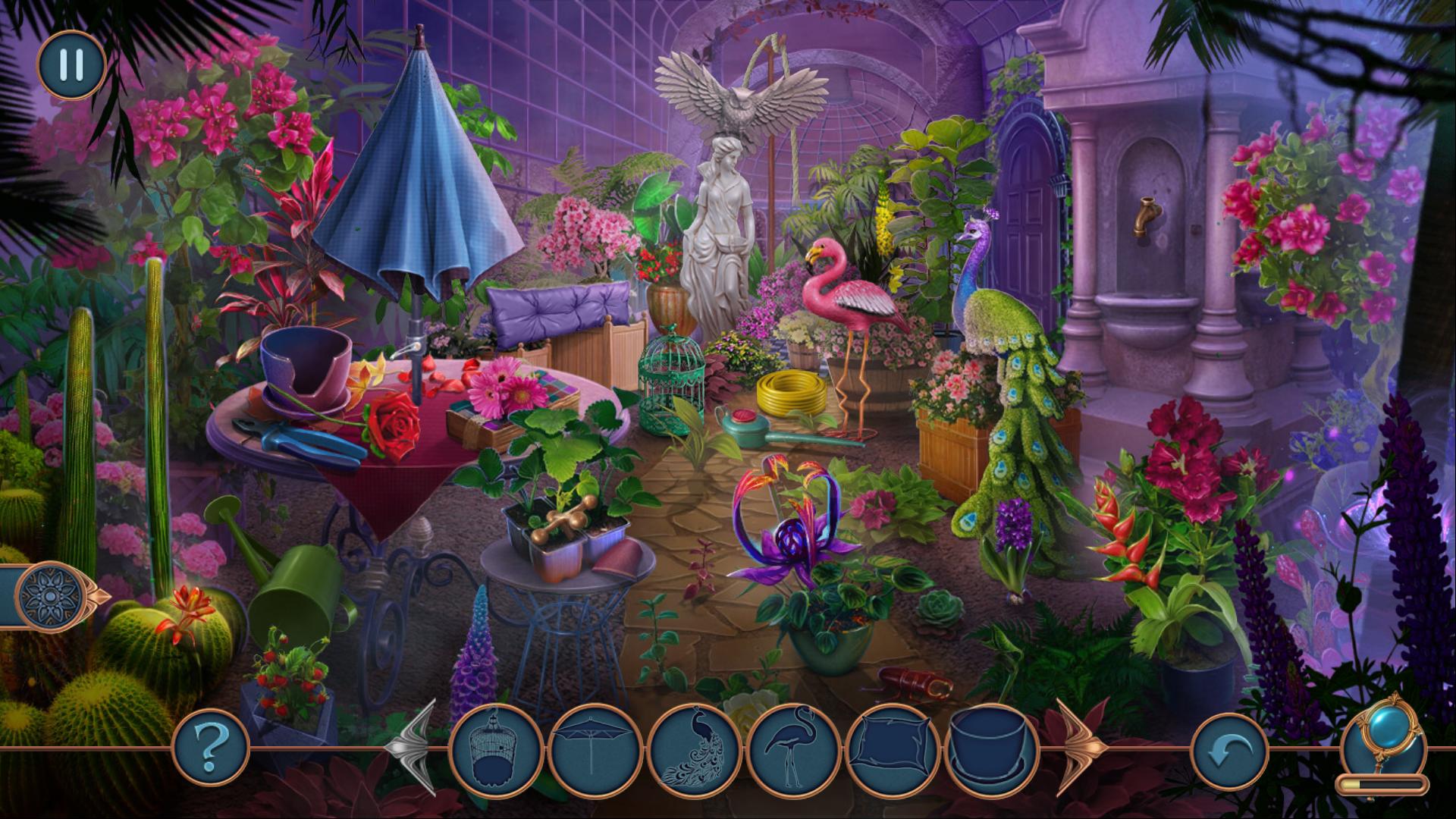Select the birdcage silhouette slot

coord(496,751)
